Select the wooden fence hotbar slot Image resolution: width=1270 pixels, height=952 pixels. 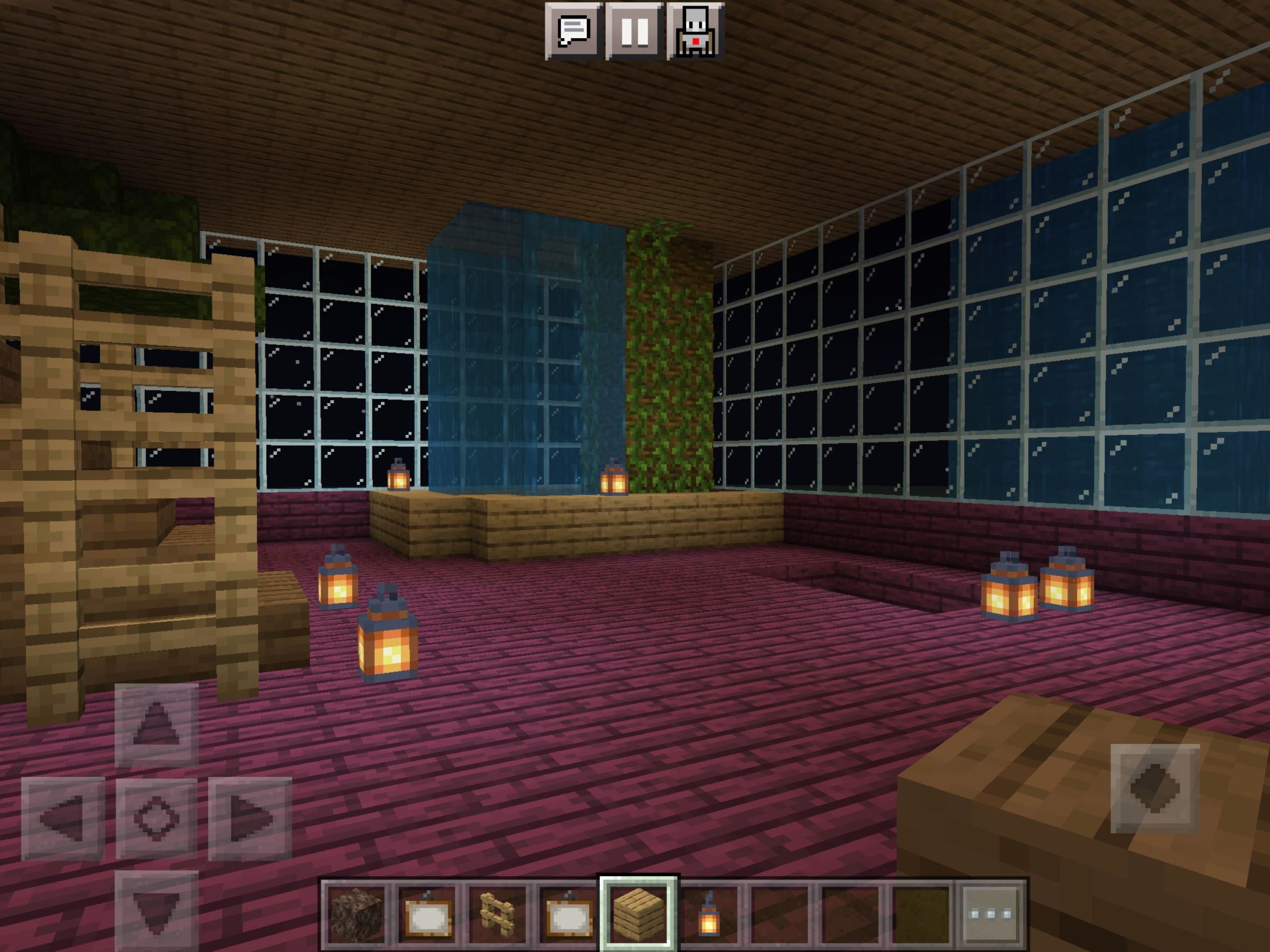497,914
